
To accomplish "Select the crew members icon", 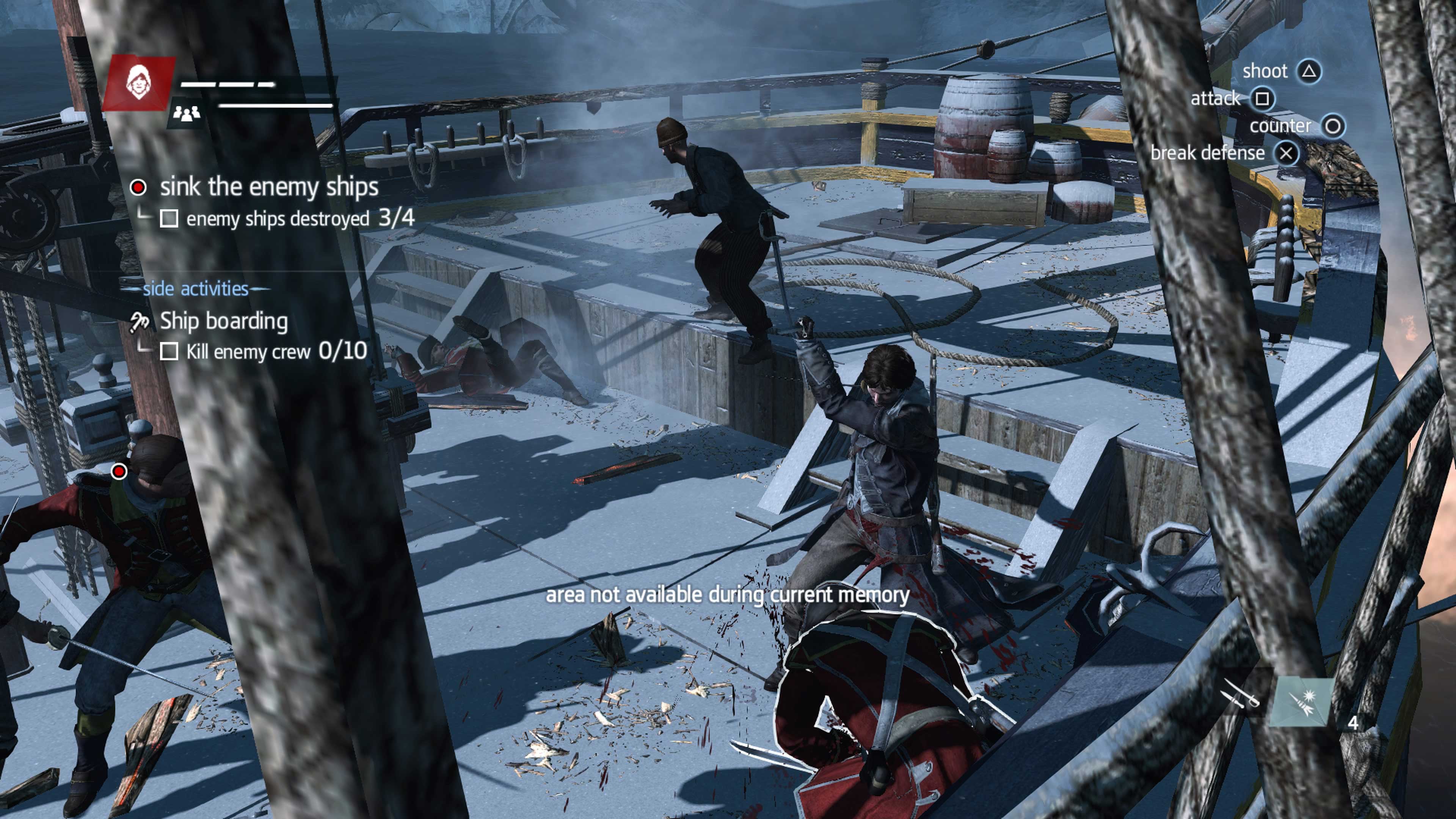I will 187,114.
